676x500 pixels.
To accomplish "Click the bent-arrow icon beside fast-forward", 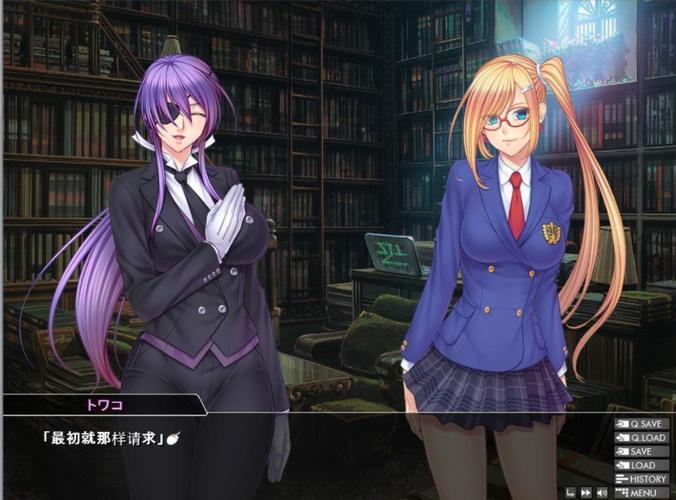I will (569, 493).
